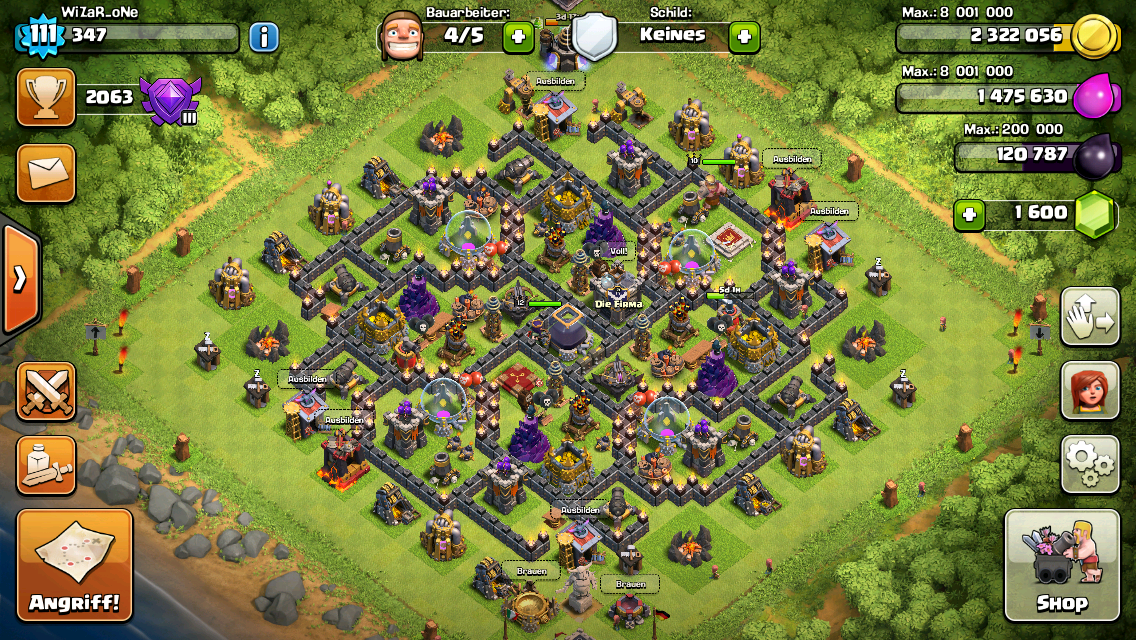Open the Shop
This screenshot has width=1136, height=640.
click(x=1061, y=565)
